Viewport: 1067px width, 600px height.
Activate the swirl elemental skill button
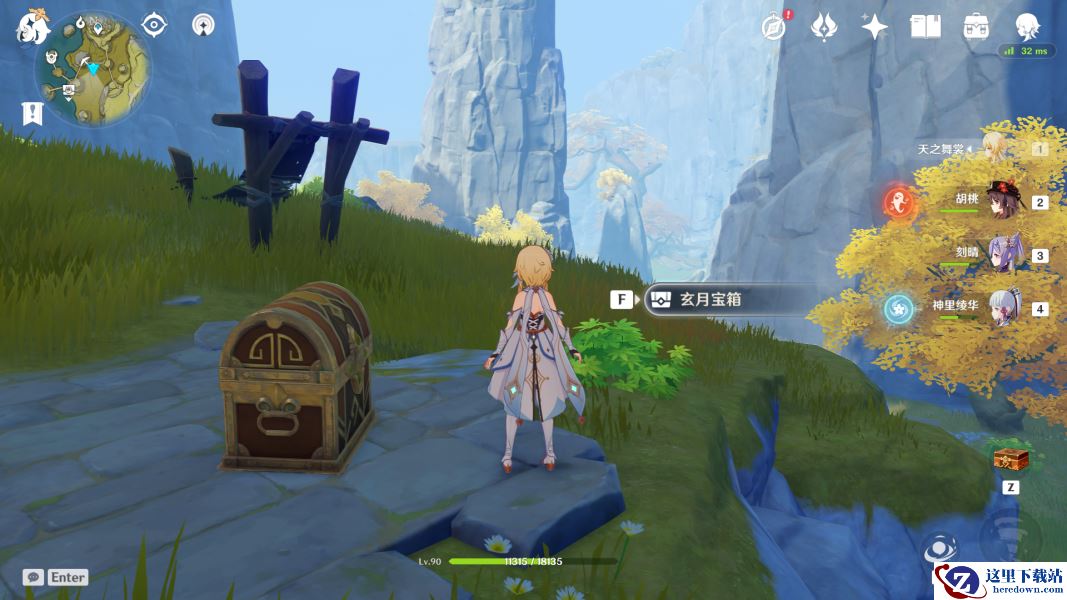click(937, 548)
